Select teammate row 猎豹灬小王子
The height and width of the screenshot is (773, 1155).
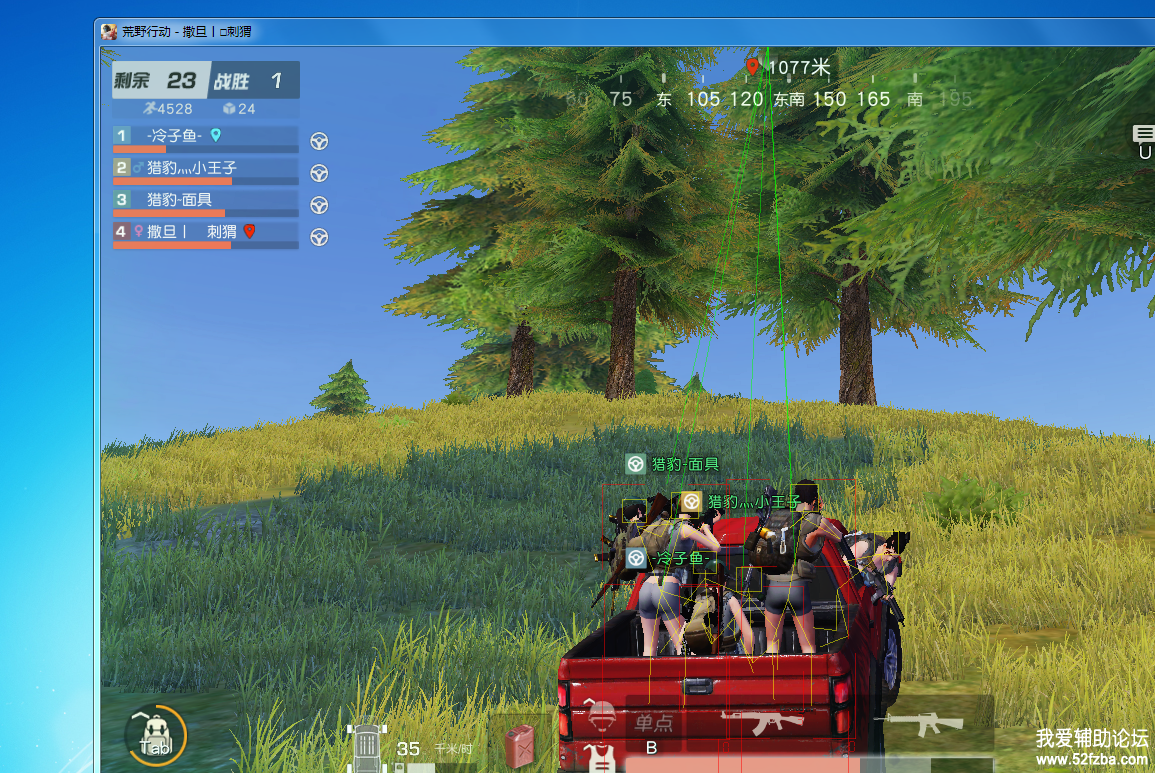tap(205, 169)
